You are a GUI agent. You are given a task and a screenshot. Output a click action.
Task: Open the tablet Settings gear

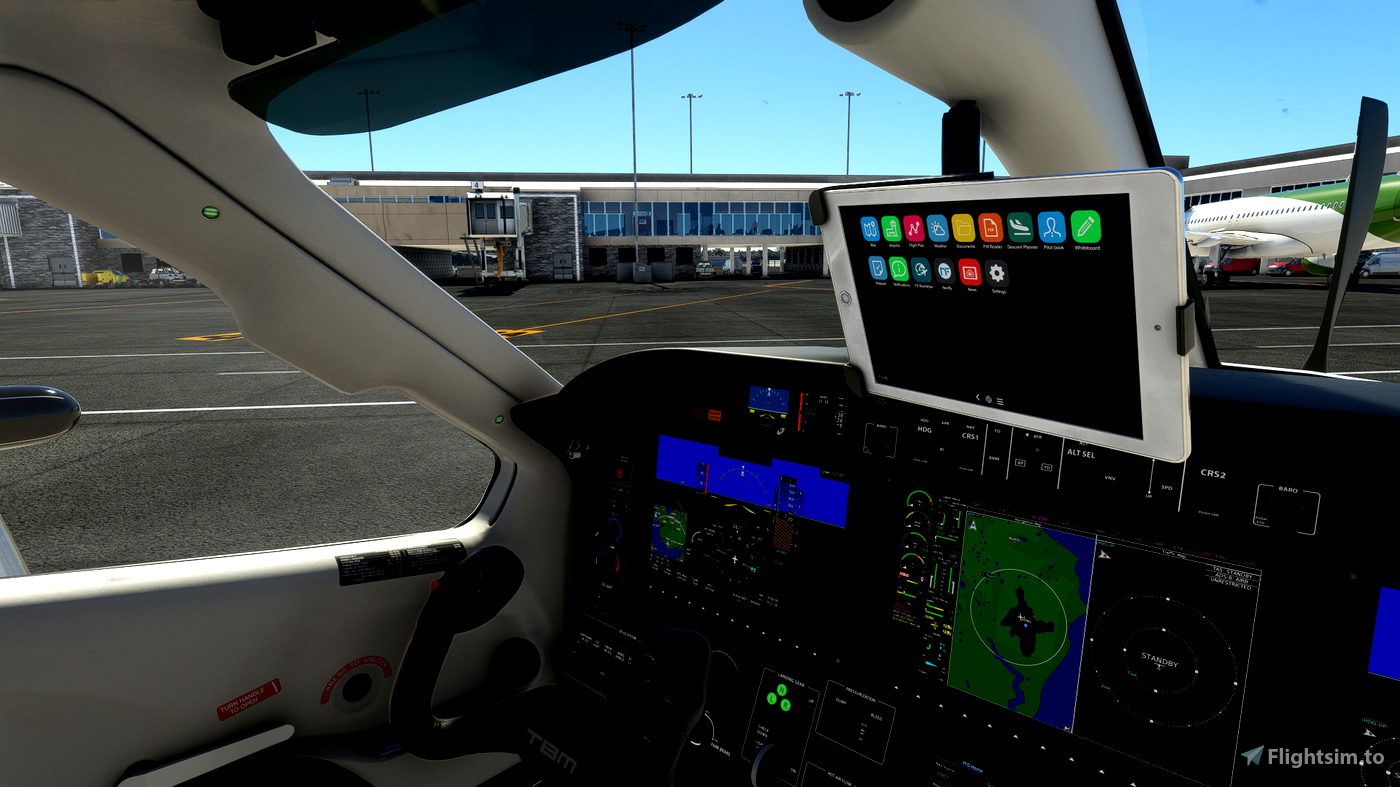click(x=997, y=273)
